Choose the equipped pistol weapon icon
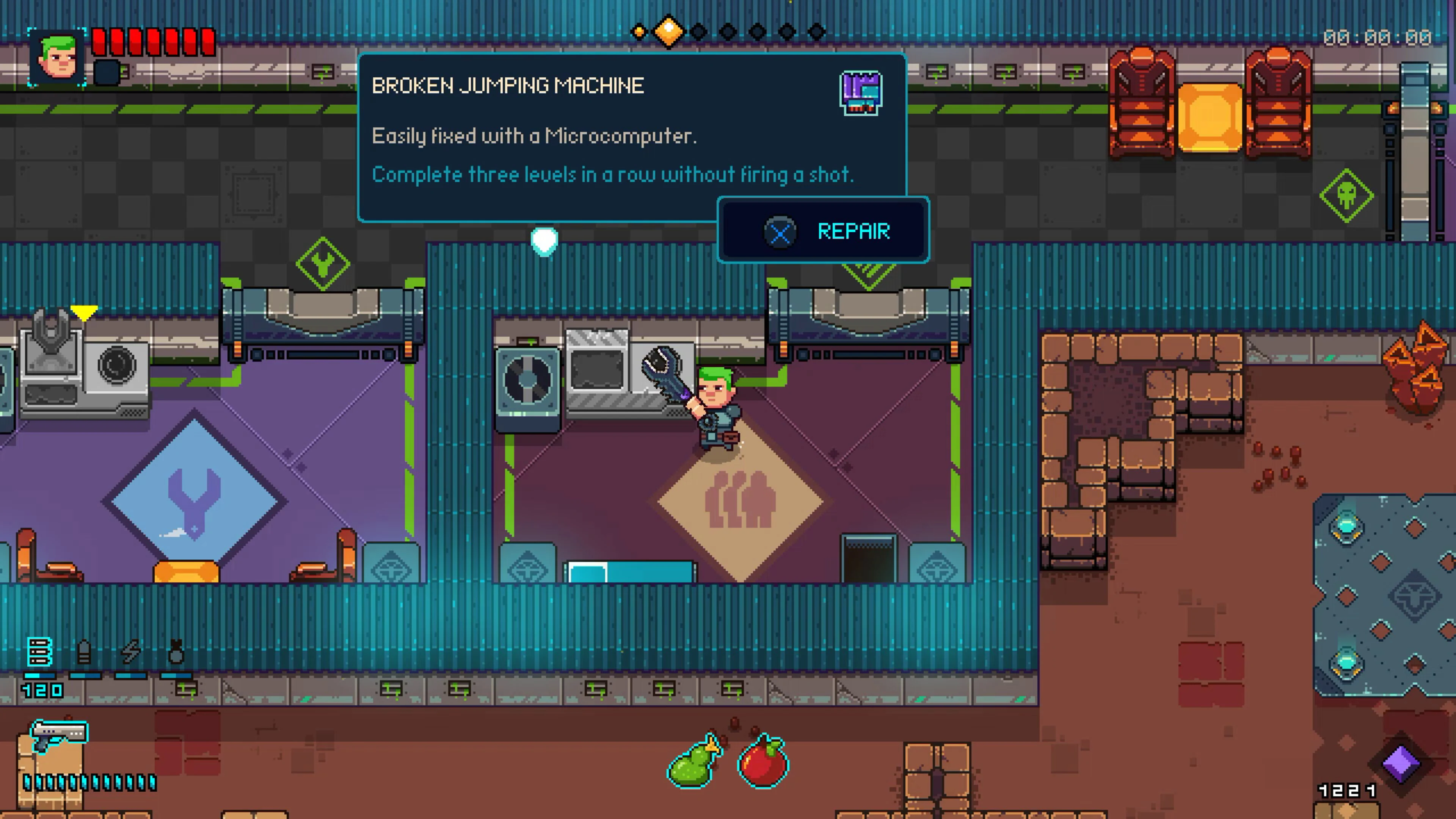The height and width of the screenshot is (819, 1456). pyautogui.click(x=59, y=734)
